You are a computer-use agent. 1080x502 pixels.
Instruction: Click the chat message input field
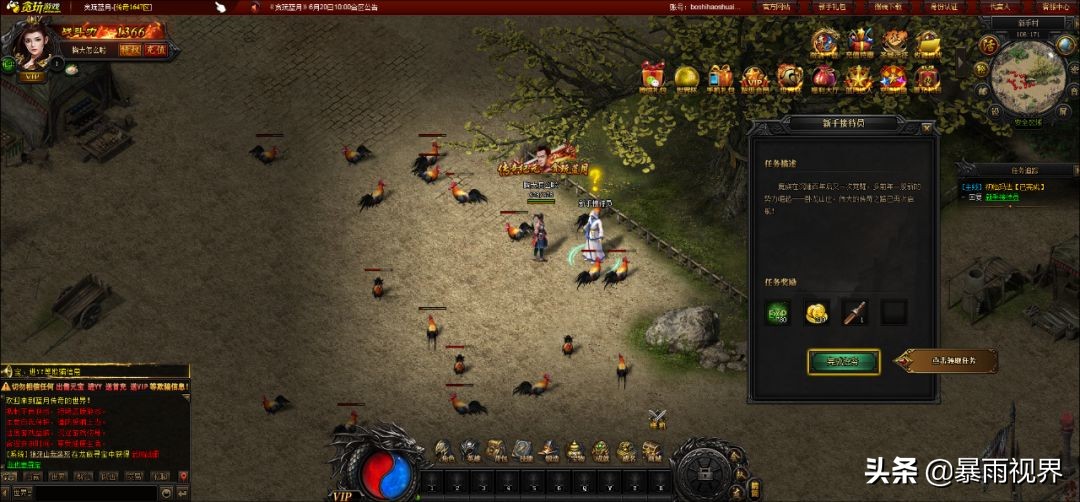point(95,492)
